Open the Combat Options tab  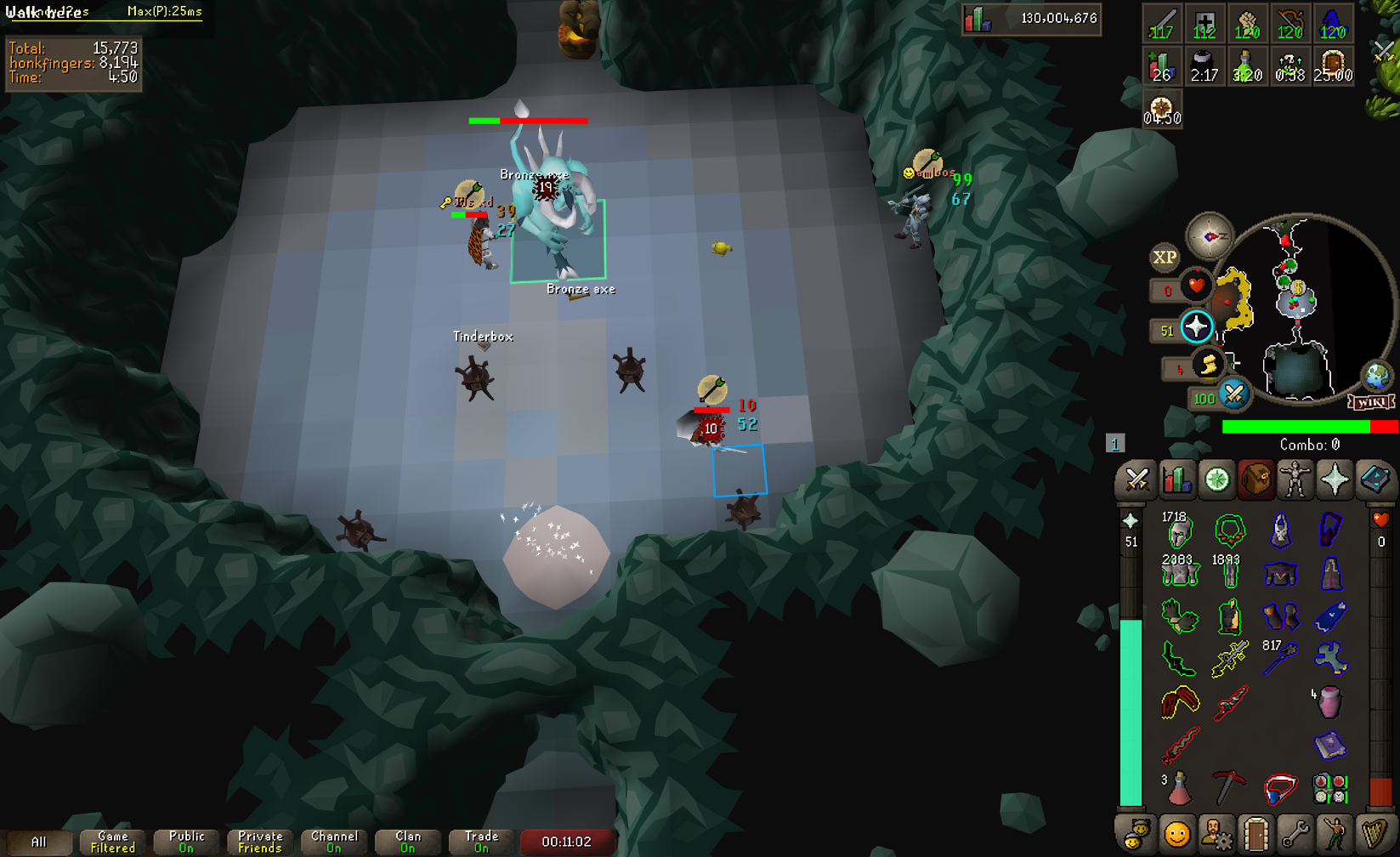(x=1136, y=480)
